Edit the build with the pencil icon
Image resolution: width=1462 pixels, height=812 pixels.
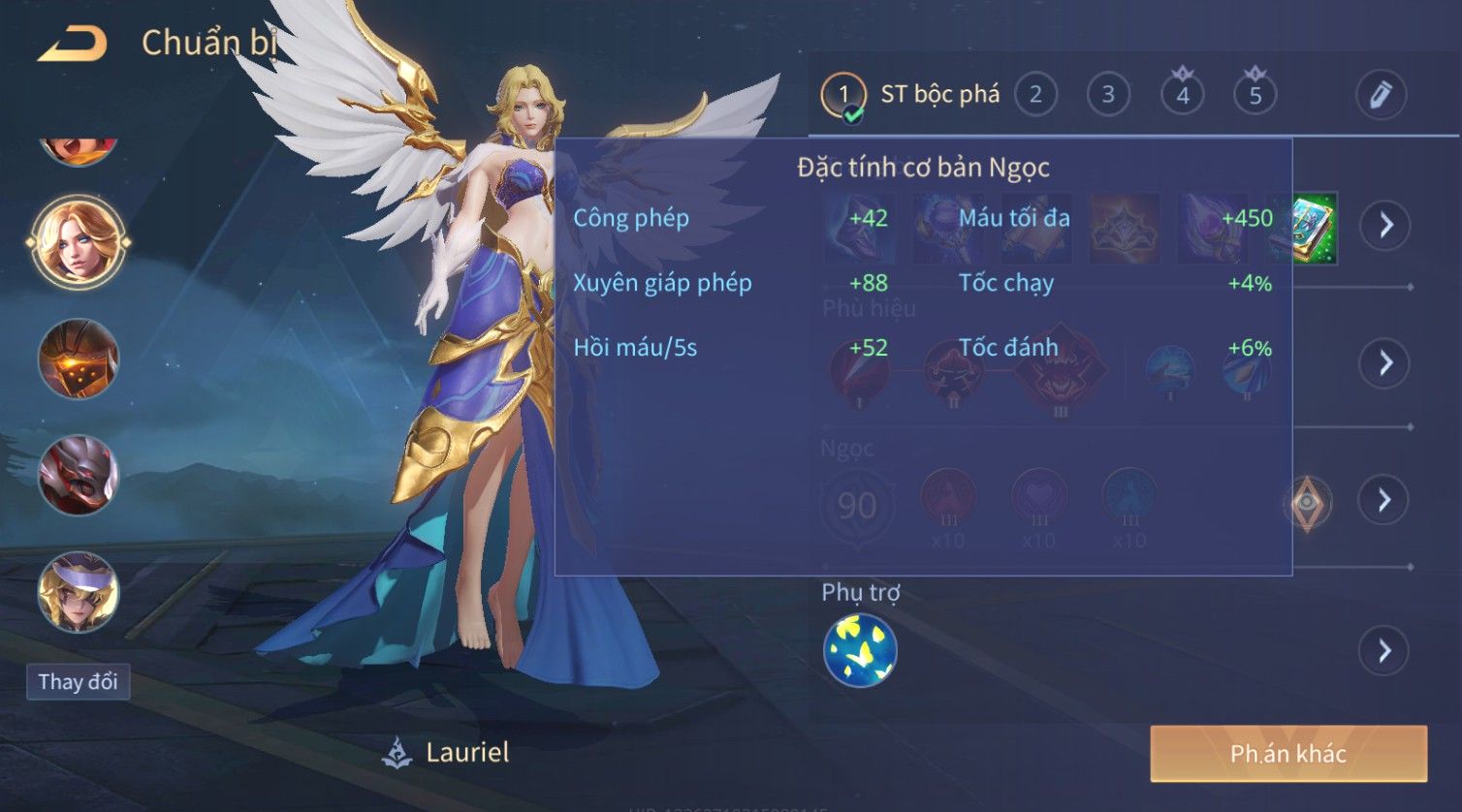pyautogui.click(x=1381, y=95)
